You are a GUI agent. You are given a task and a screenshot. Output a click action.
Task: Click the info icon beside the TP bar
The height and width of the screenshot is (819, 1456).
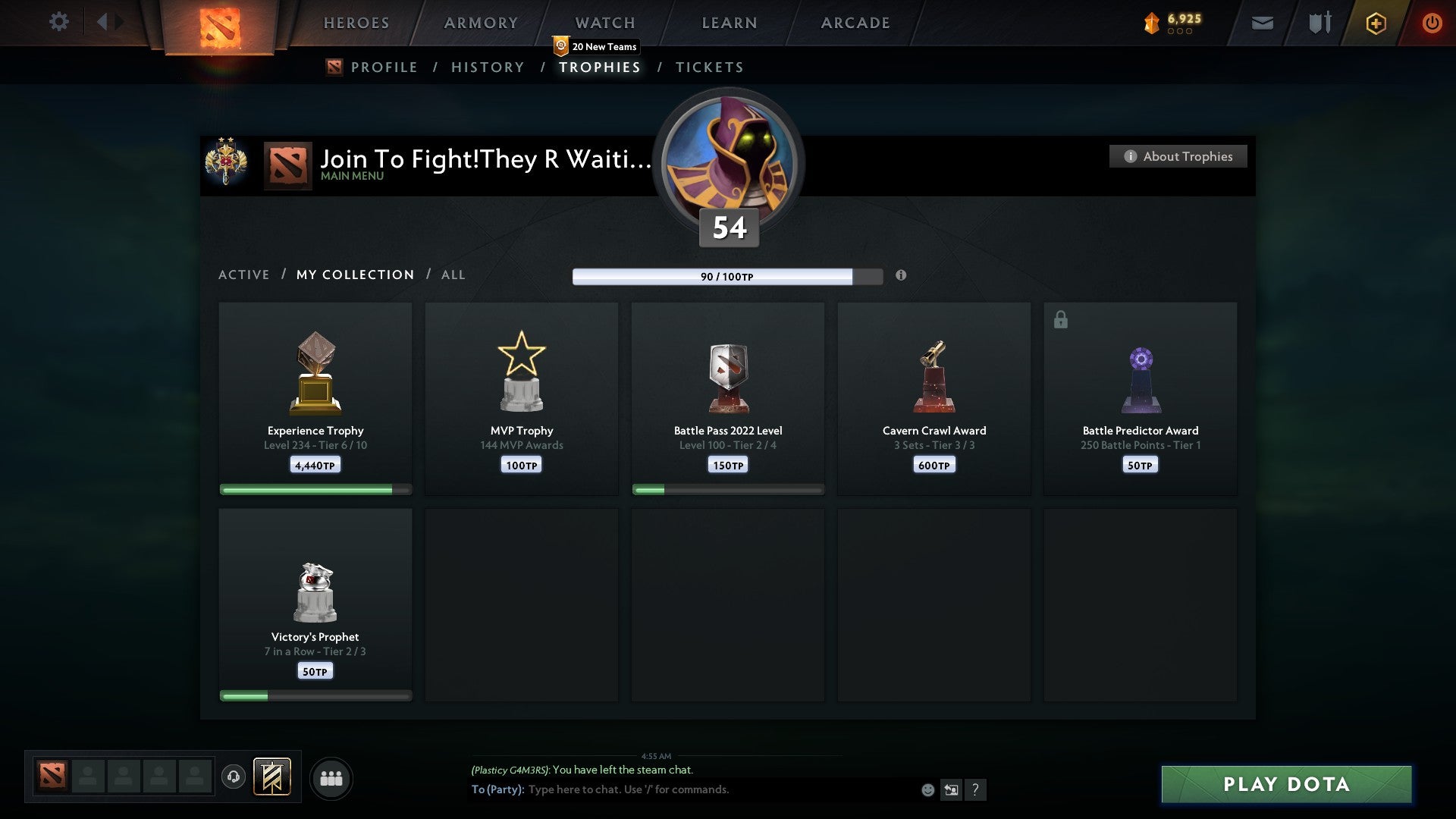click(x=901, y=276)
